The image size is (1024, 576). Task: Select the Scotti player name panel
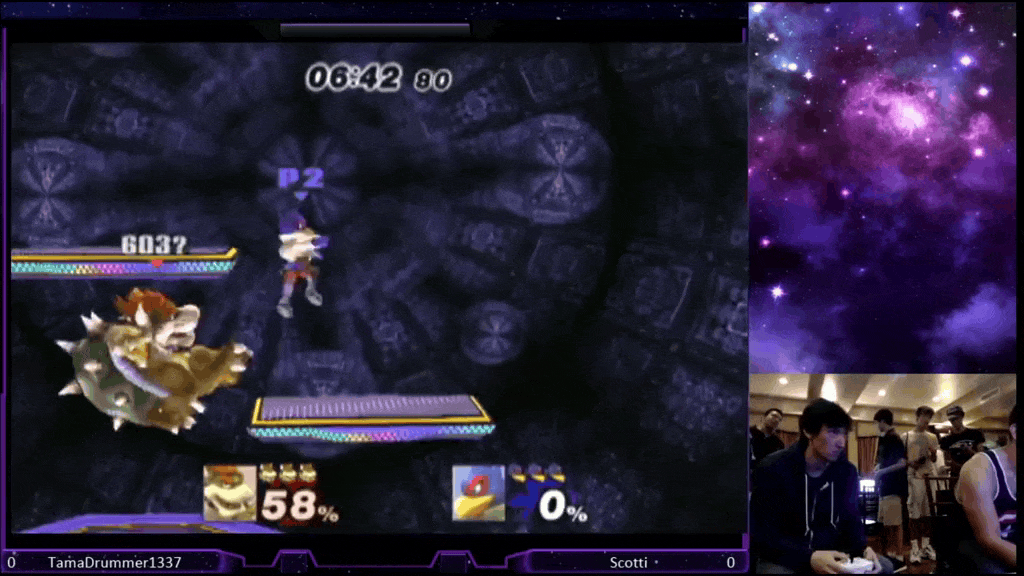(x=628, y=563)
